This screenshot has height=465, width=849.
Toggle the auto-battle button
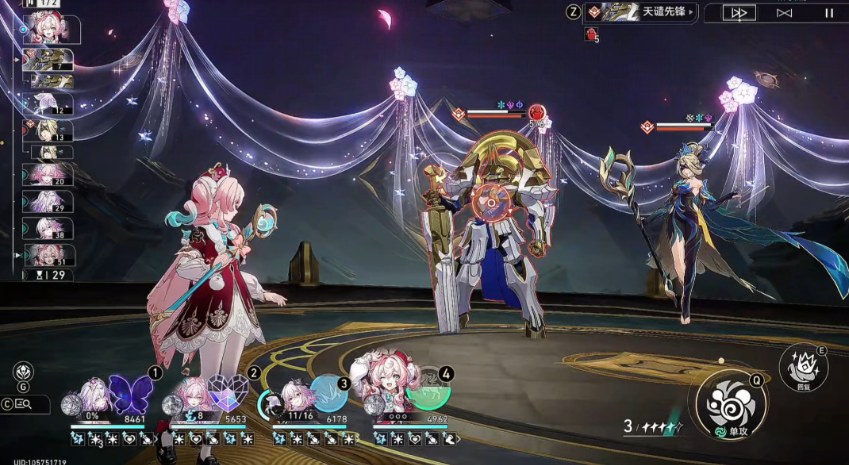(x=784, y=13)
